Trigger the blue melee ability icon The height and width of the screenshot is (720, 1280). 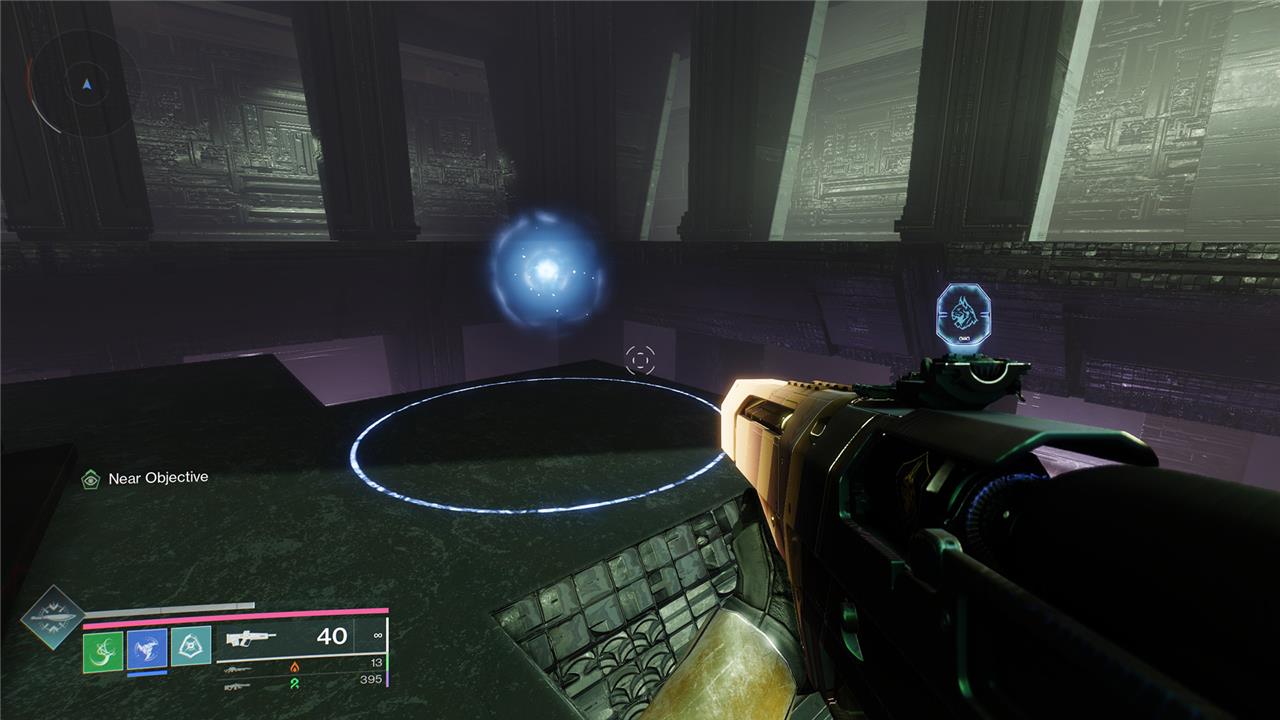146,648
